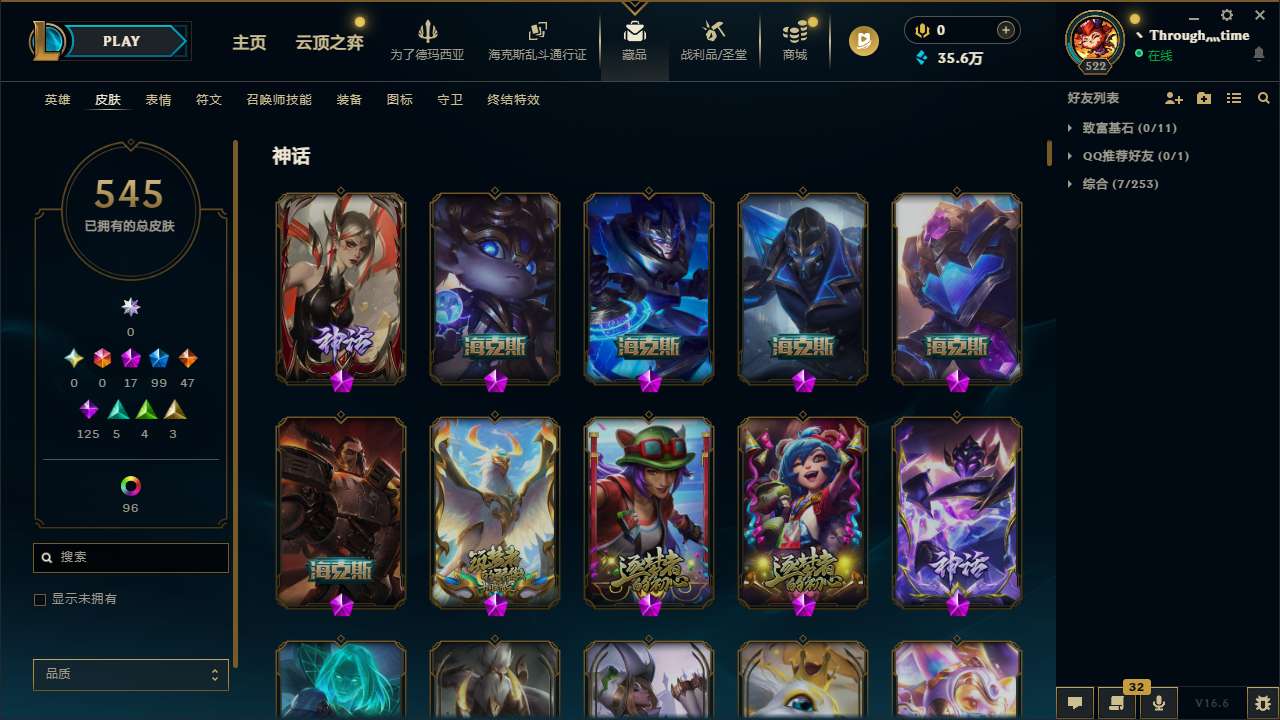
Task: Click the chat bubble icon showing 32
Action: 1115,703
